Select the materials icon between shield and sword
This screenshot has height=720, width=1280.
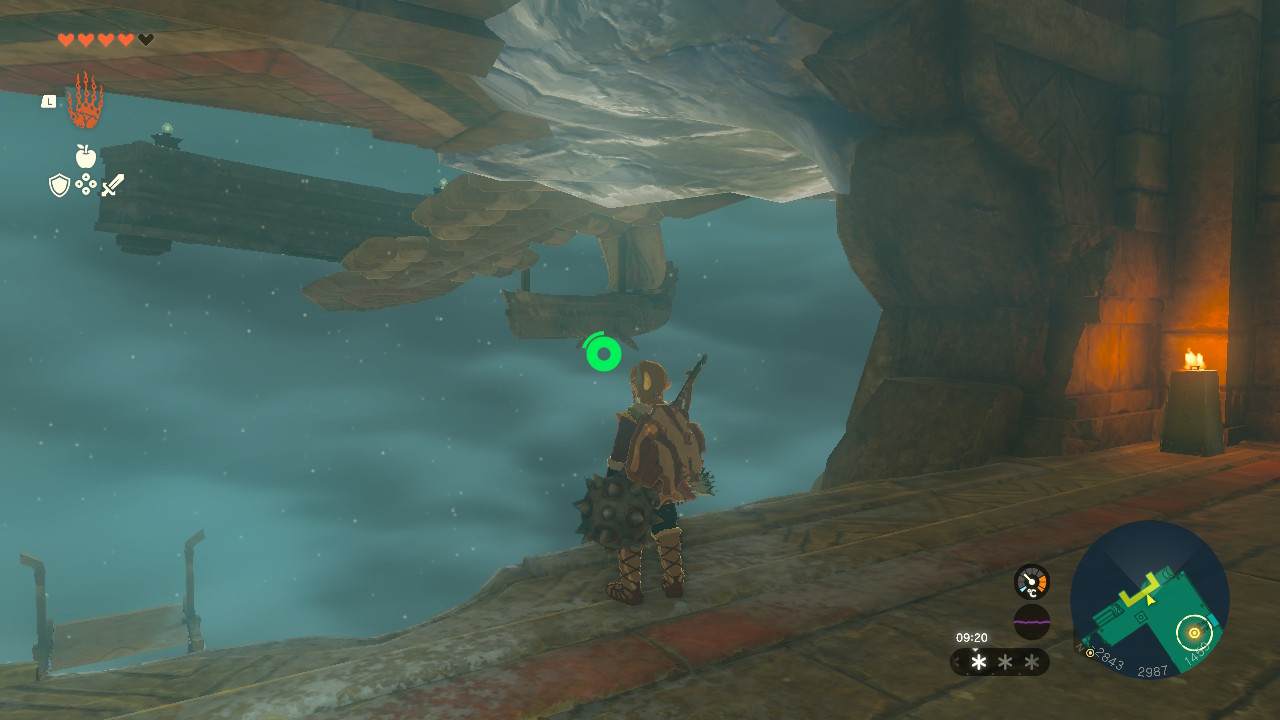[x=86, y=182]
